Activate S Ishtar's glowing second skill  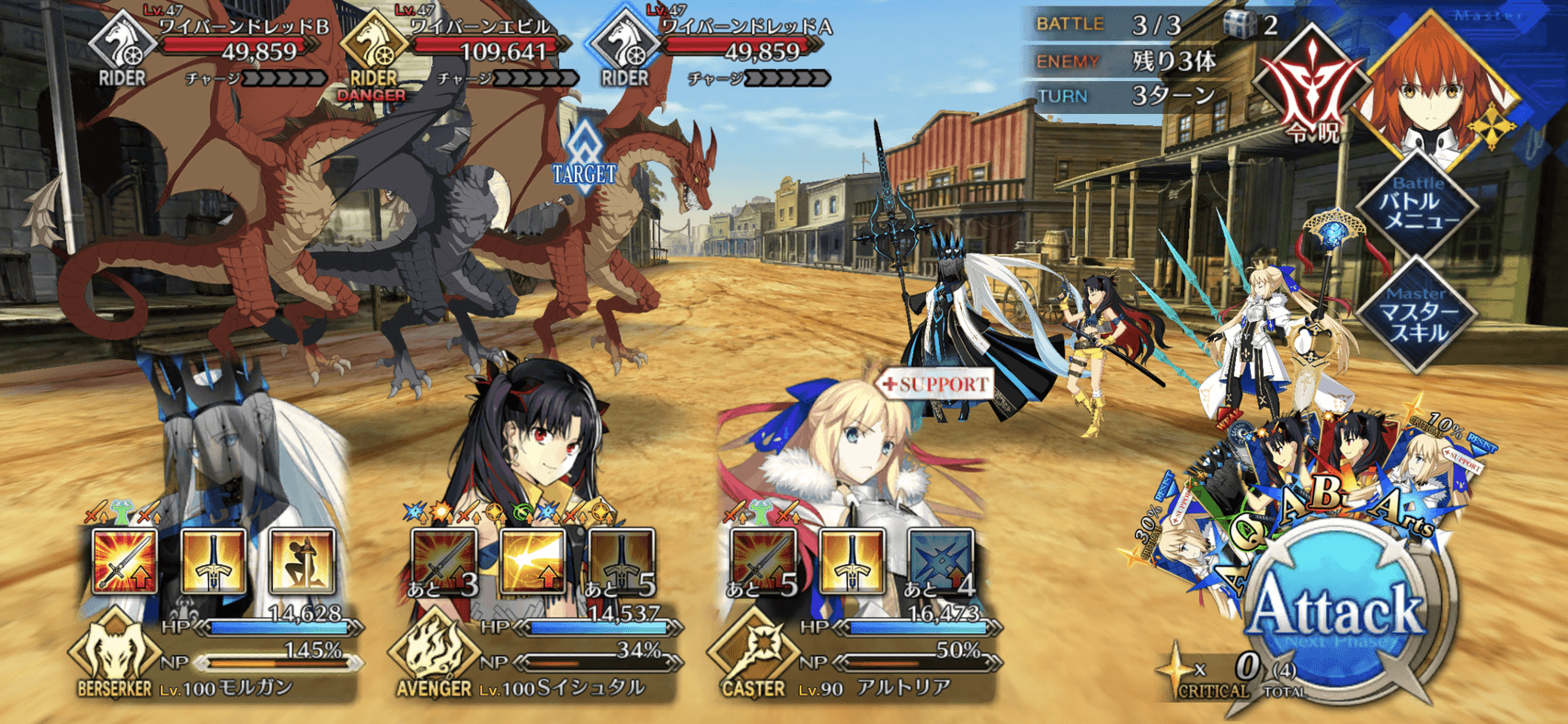tap(532, 560)
